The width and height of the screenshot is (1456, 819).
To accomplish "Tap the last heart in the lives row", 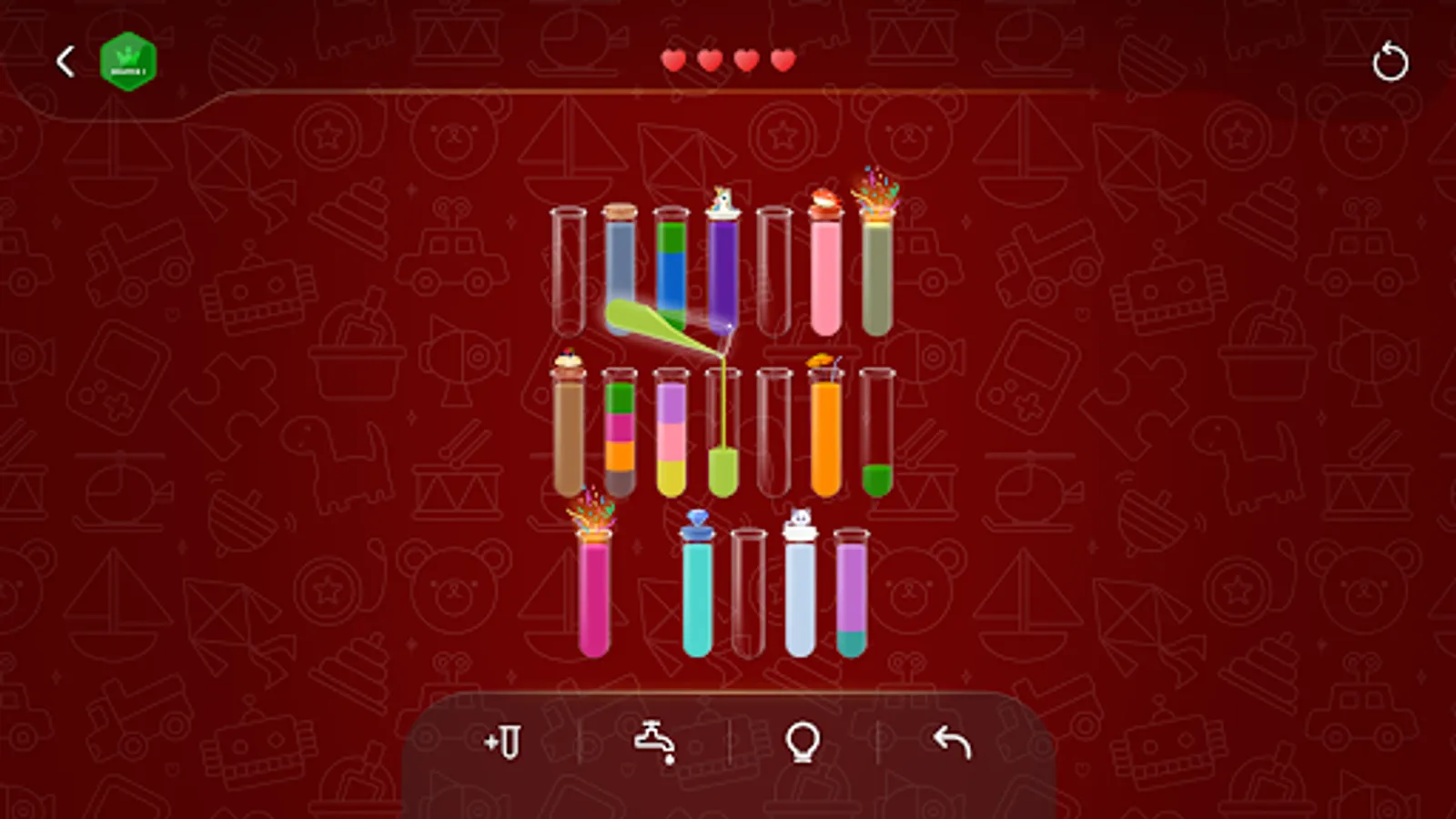I will point(780,59).
